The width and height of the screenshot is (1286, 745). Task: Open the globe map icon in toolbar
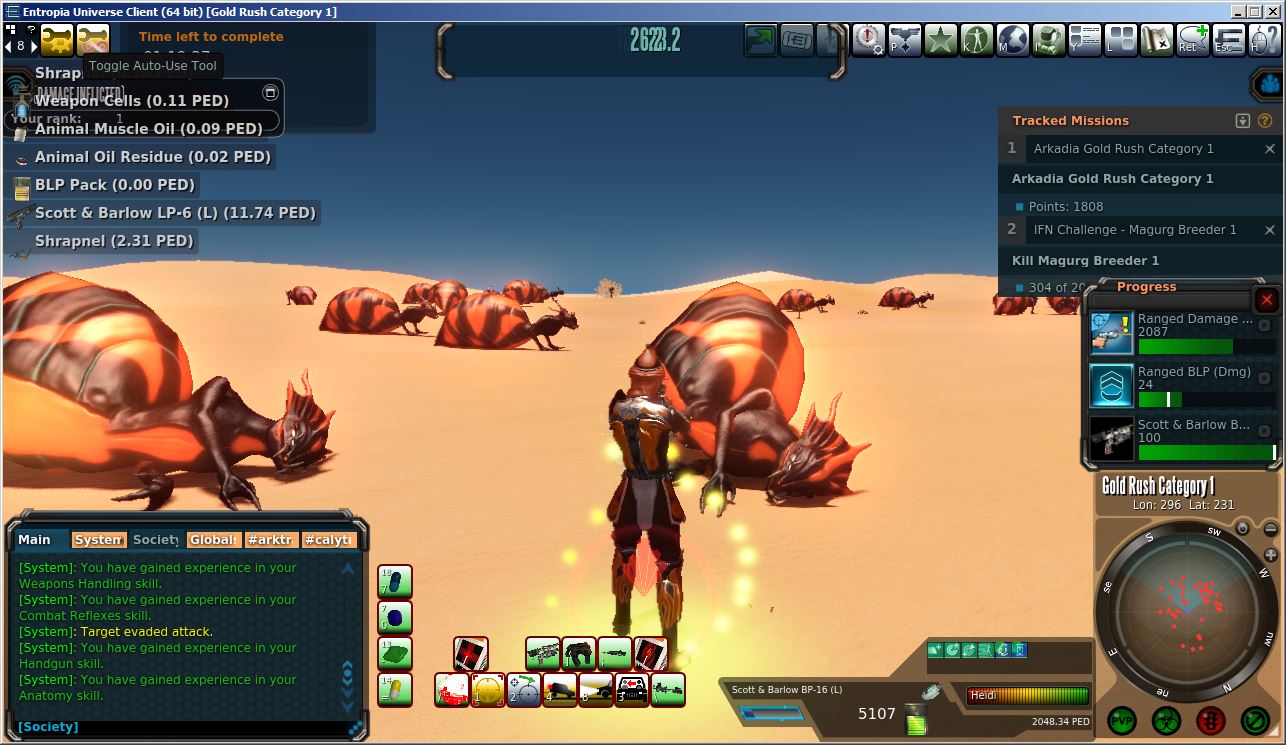(x=1013, y=41)
